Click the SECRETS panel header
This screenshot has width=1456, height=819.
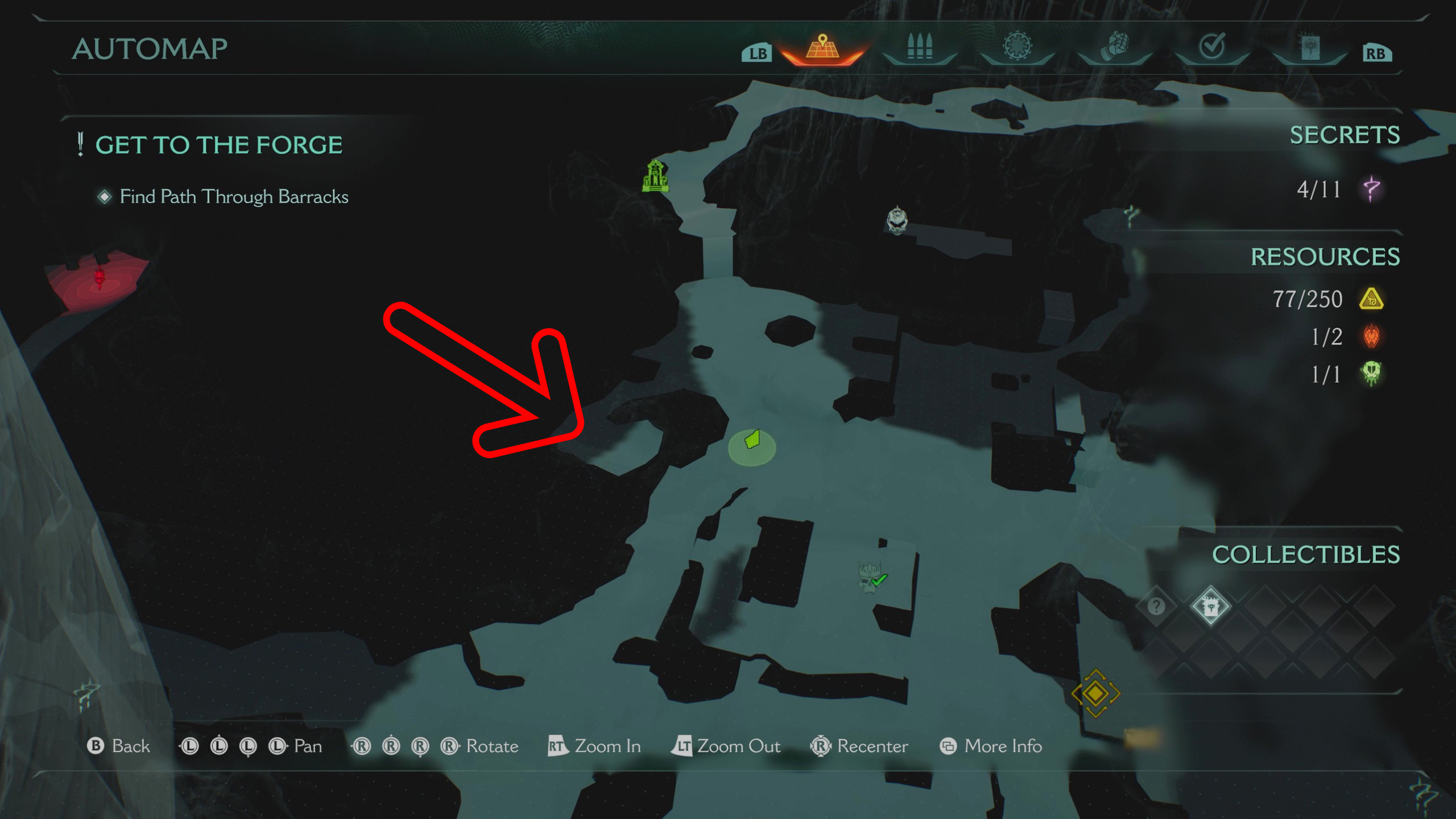[1344, 135]
